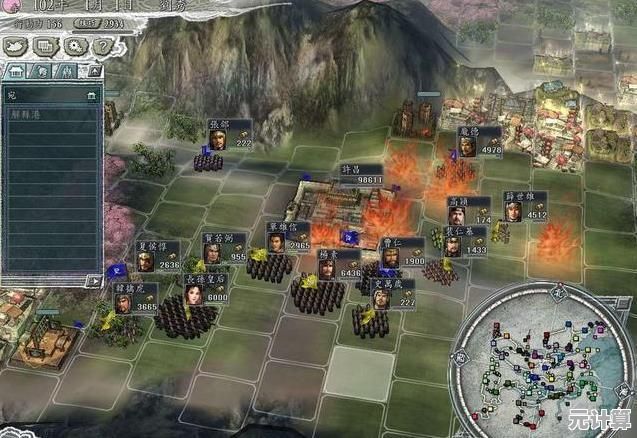Select 曹仁's unit with 1900 troops
Viewport: 637px width, 438px height.
[402, 254]
